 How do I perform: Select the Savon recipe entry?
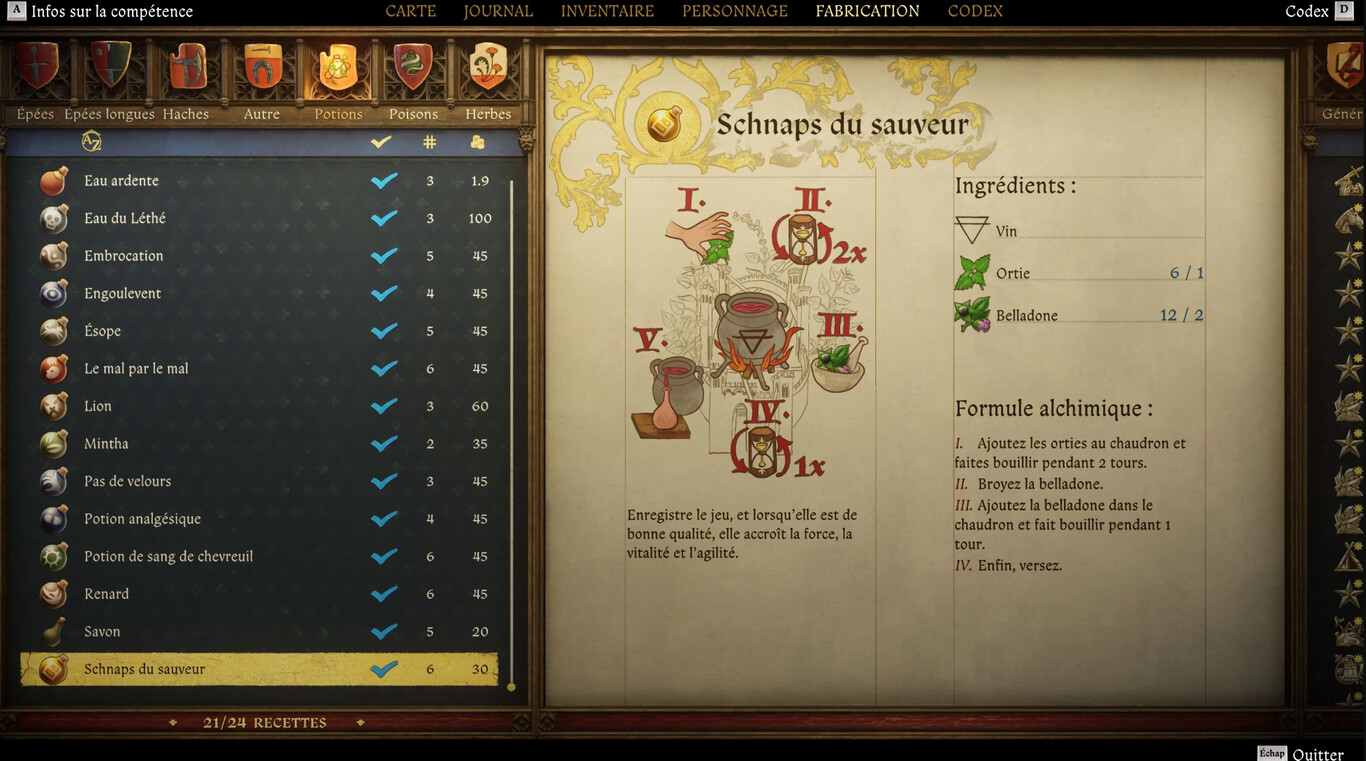coord(103,631)
